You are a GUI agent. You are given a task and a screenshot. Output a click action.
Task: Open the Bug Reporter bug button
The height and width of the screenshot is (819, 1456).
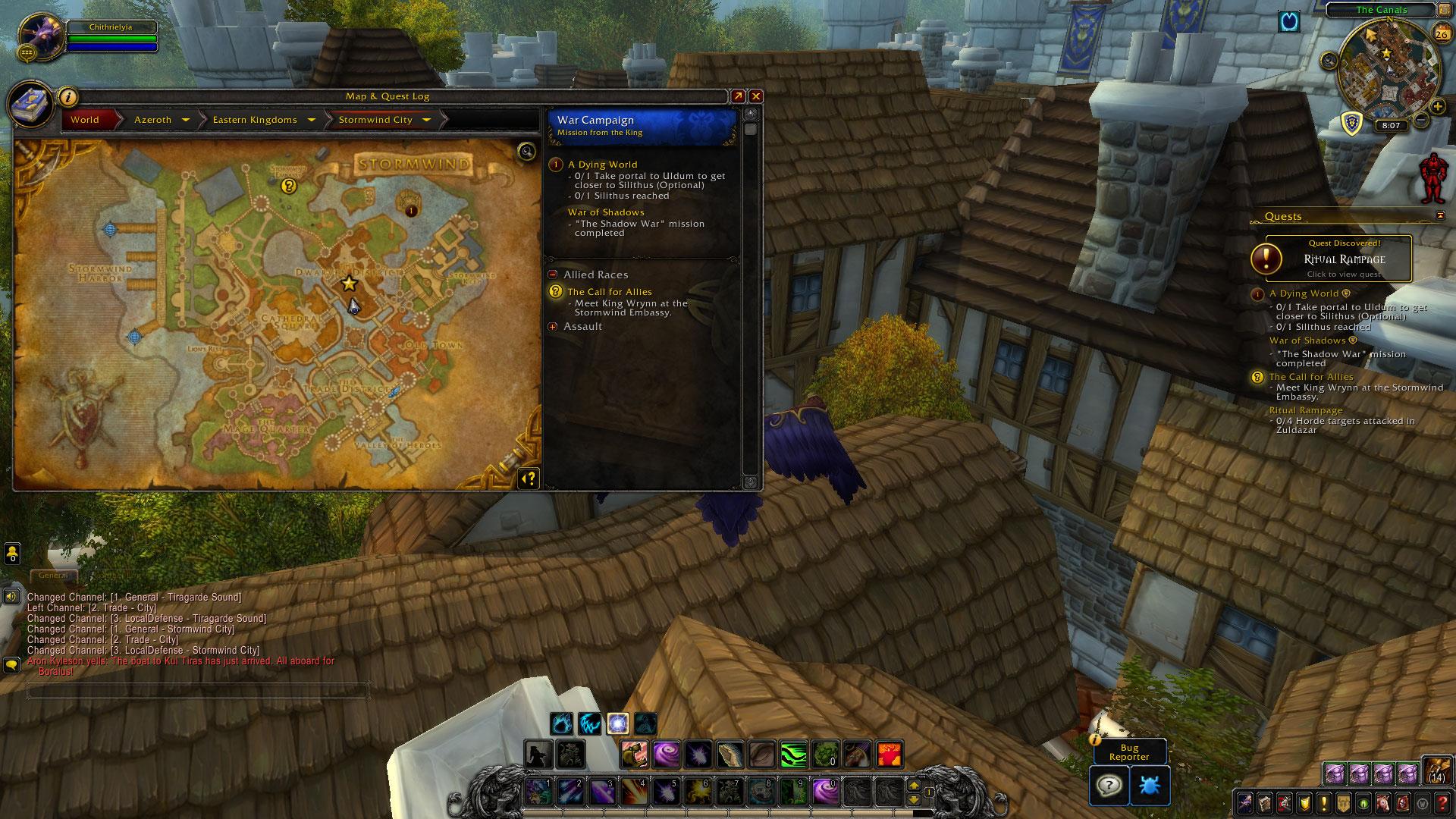click(1149, 785)
